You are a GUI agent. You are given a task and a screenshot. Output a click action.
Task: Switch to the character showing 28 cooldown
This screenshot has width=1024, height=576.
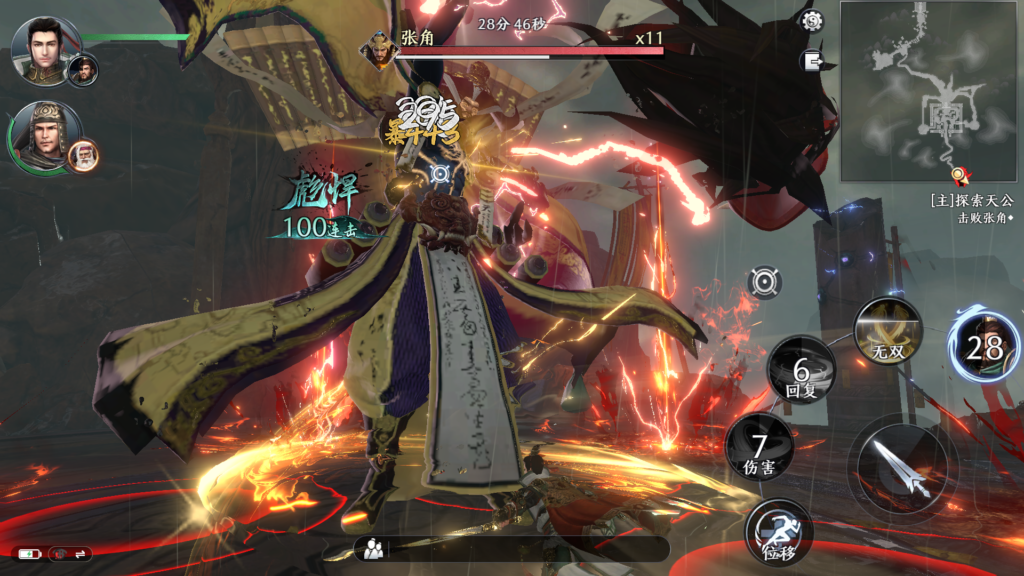(x=984, y=346)
